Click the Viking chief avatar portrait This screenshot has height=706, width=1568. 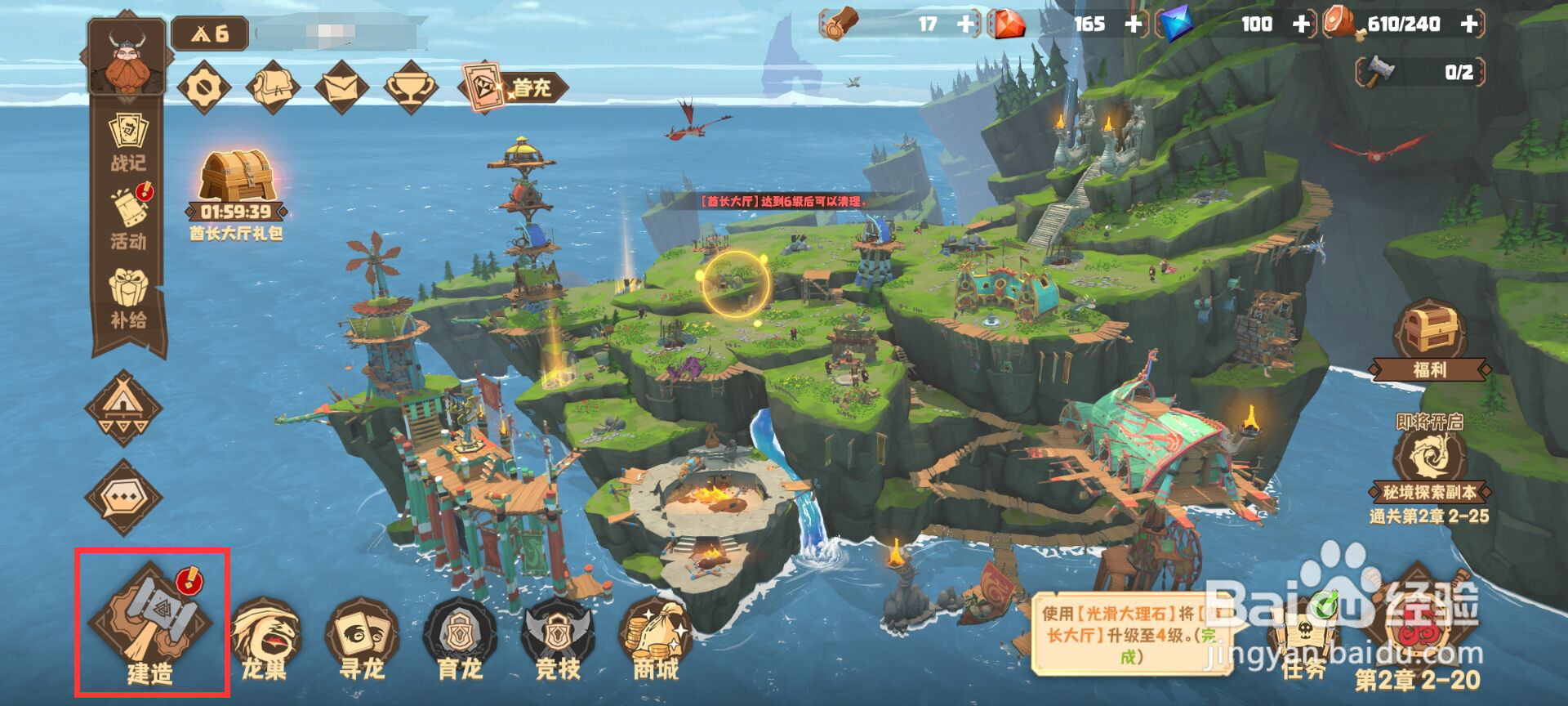click(x=127, y=57)
